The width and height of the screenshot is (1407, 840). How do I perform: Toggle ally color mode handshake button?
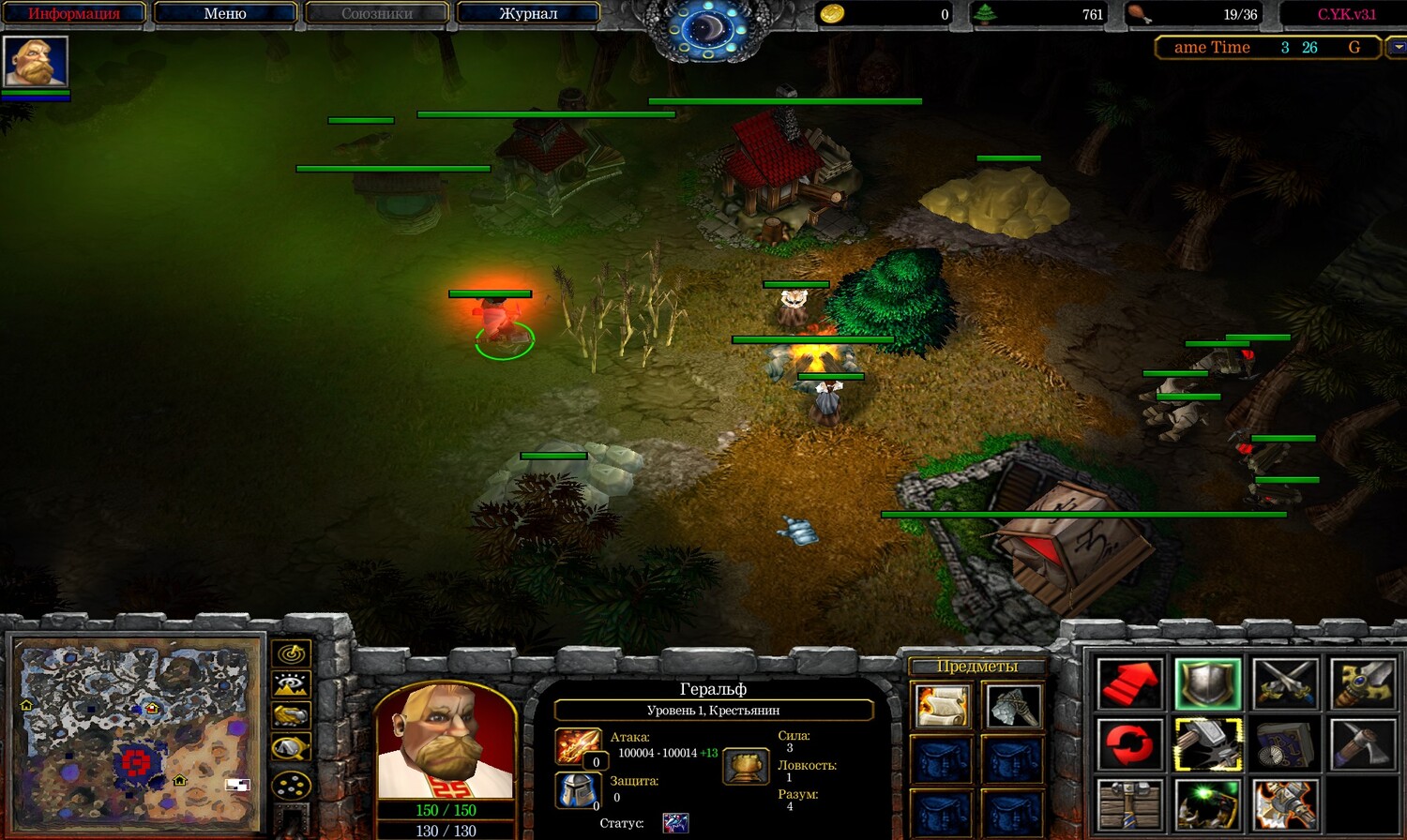(291, 716)
